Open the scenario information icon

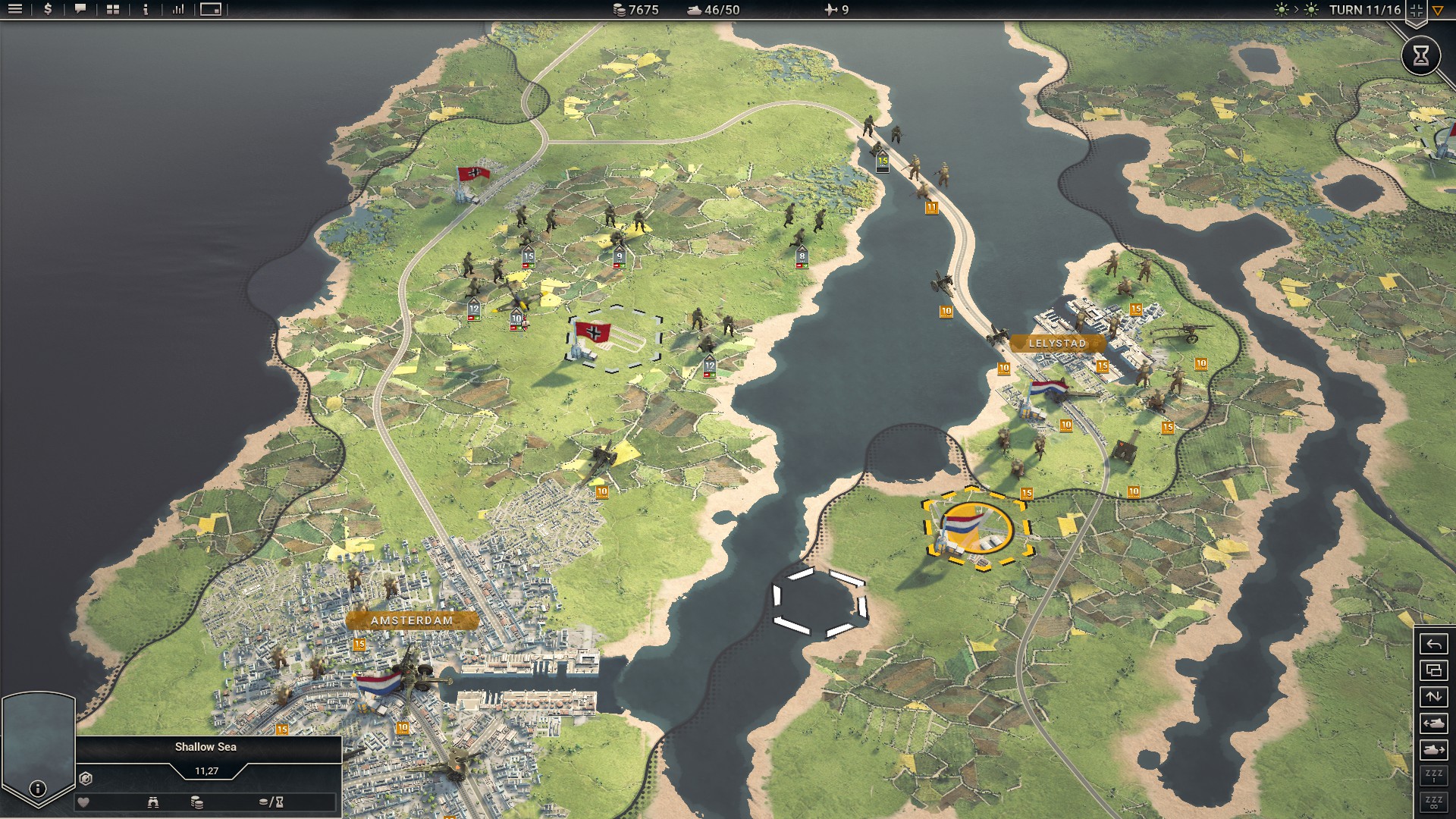[146, 10]
